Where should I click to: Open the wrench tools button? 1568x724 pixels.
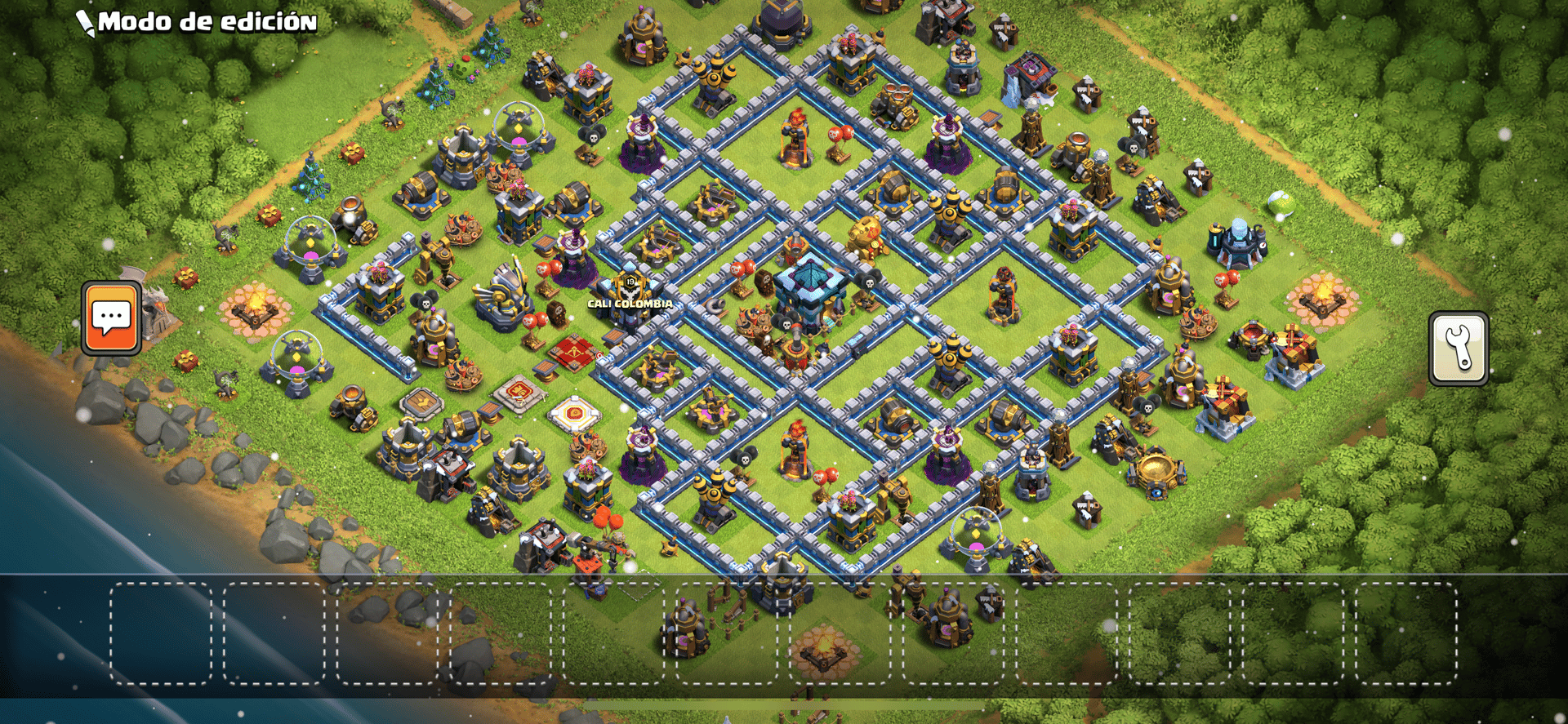coord(1458,348)
